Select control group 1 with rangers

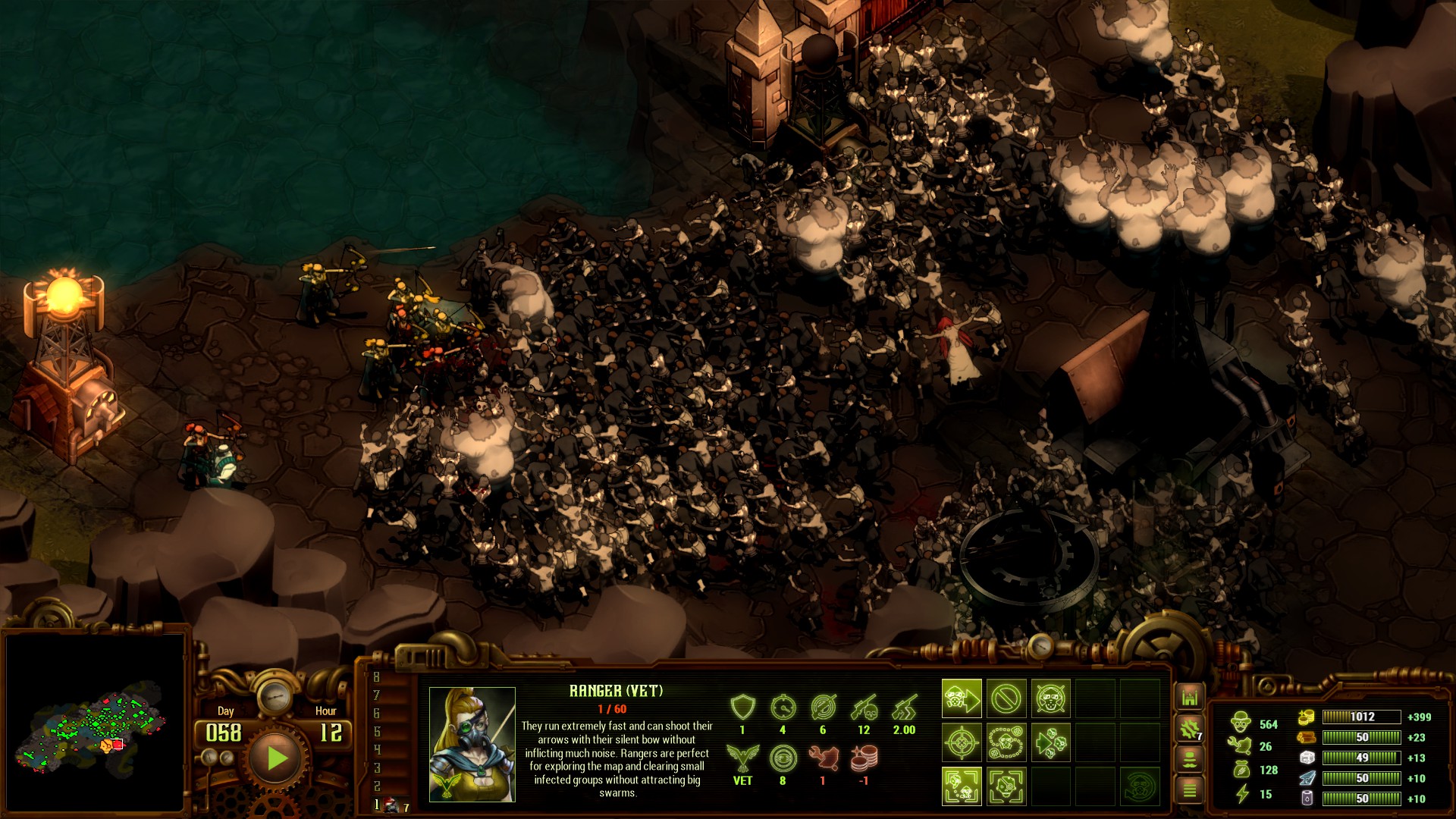(391, 805)
